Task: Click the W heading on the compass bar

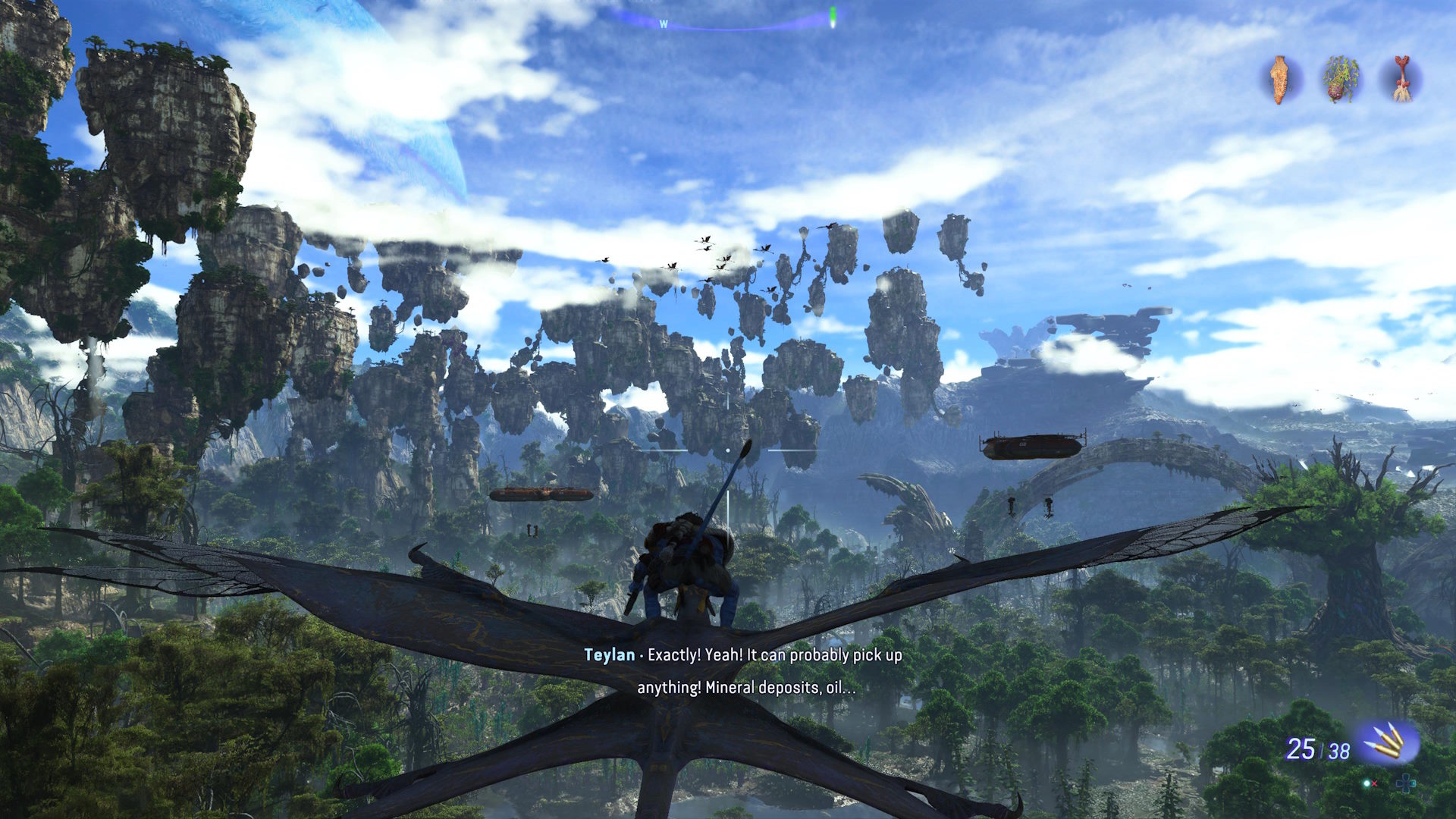Action: click(x=664, y=24)
